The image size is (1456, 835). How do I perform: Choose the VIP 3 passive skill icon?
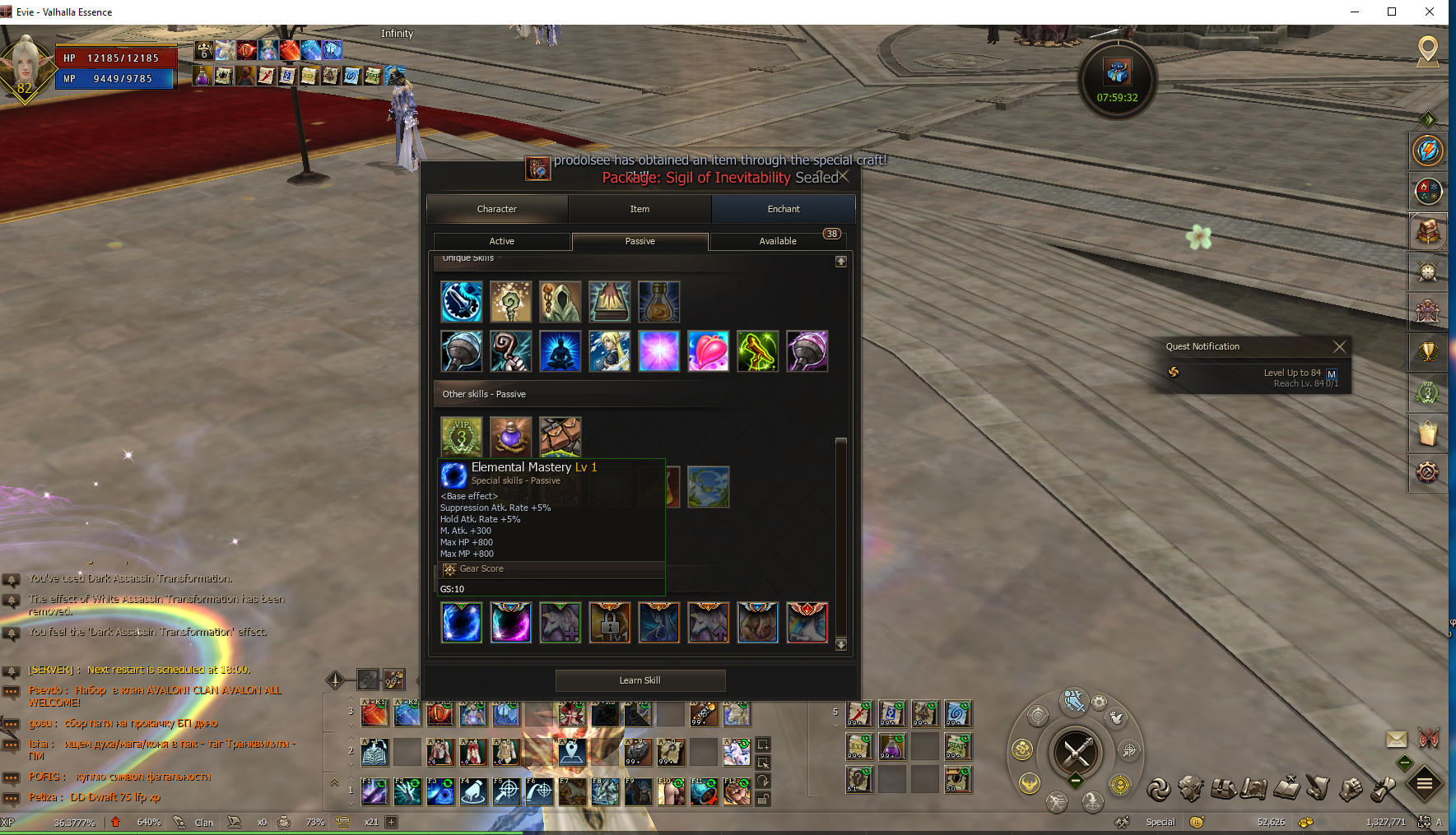click(462, 436)
